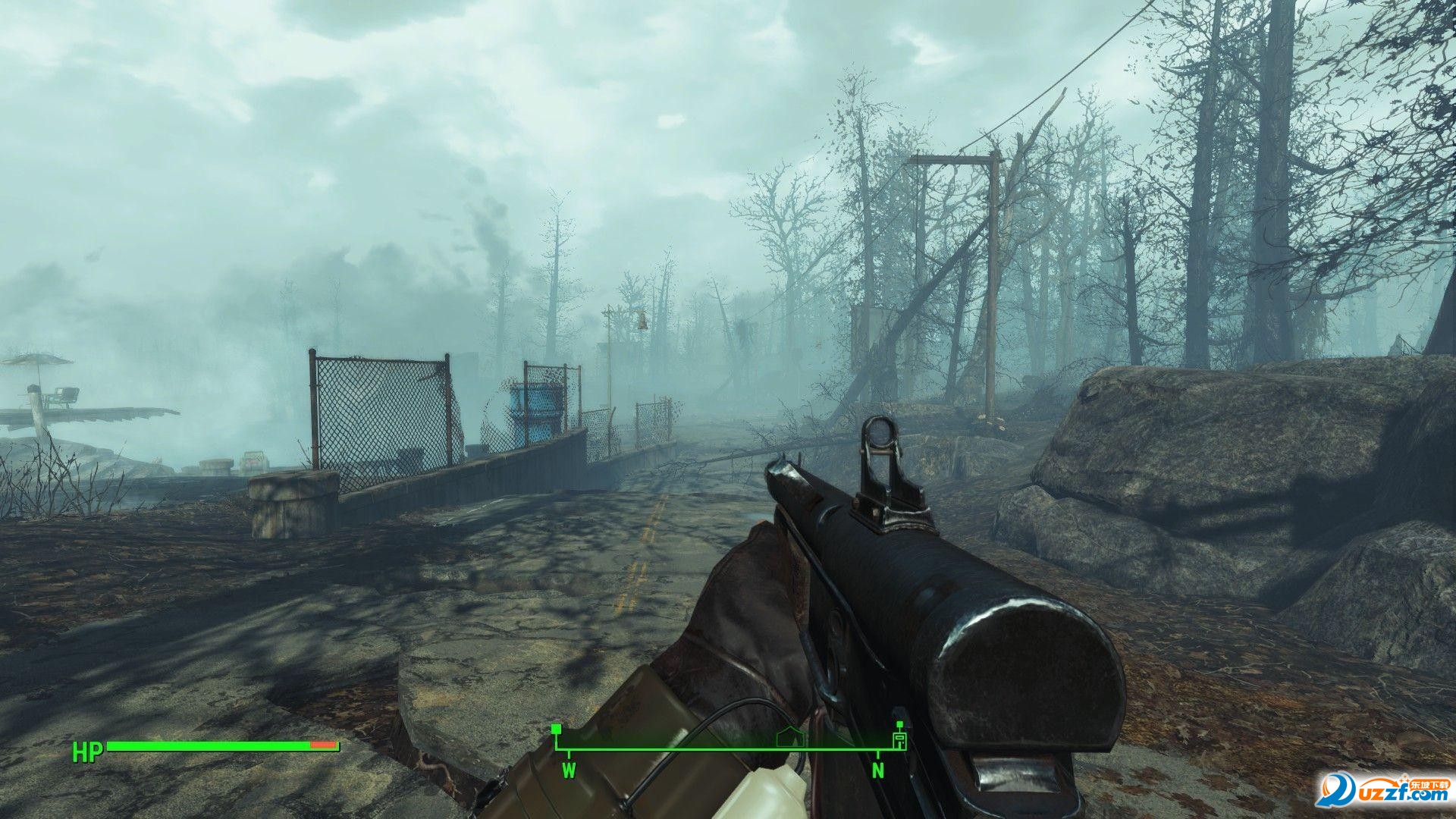The image size is (1456, 819).
Task: Select the building door marker on the compass
Action: (900, 739)
